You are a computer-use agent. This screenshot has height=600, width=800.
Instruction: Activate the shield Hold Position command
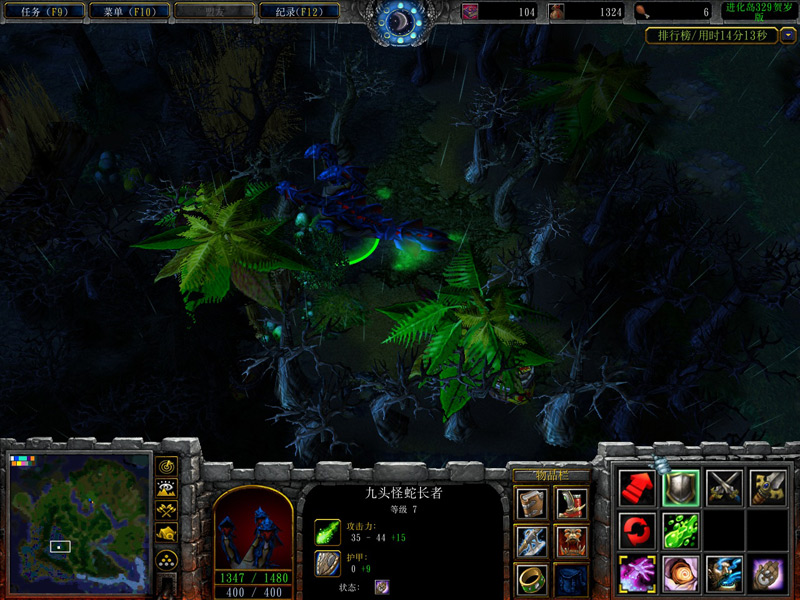click(680, 487)
